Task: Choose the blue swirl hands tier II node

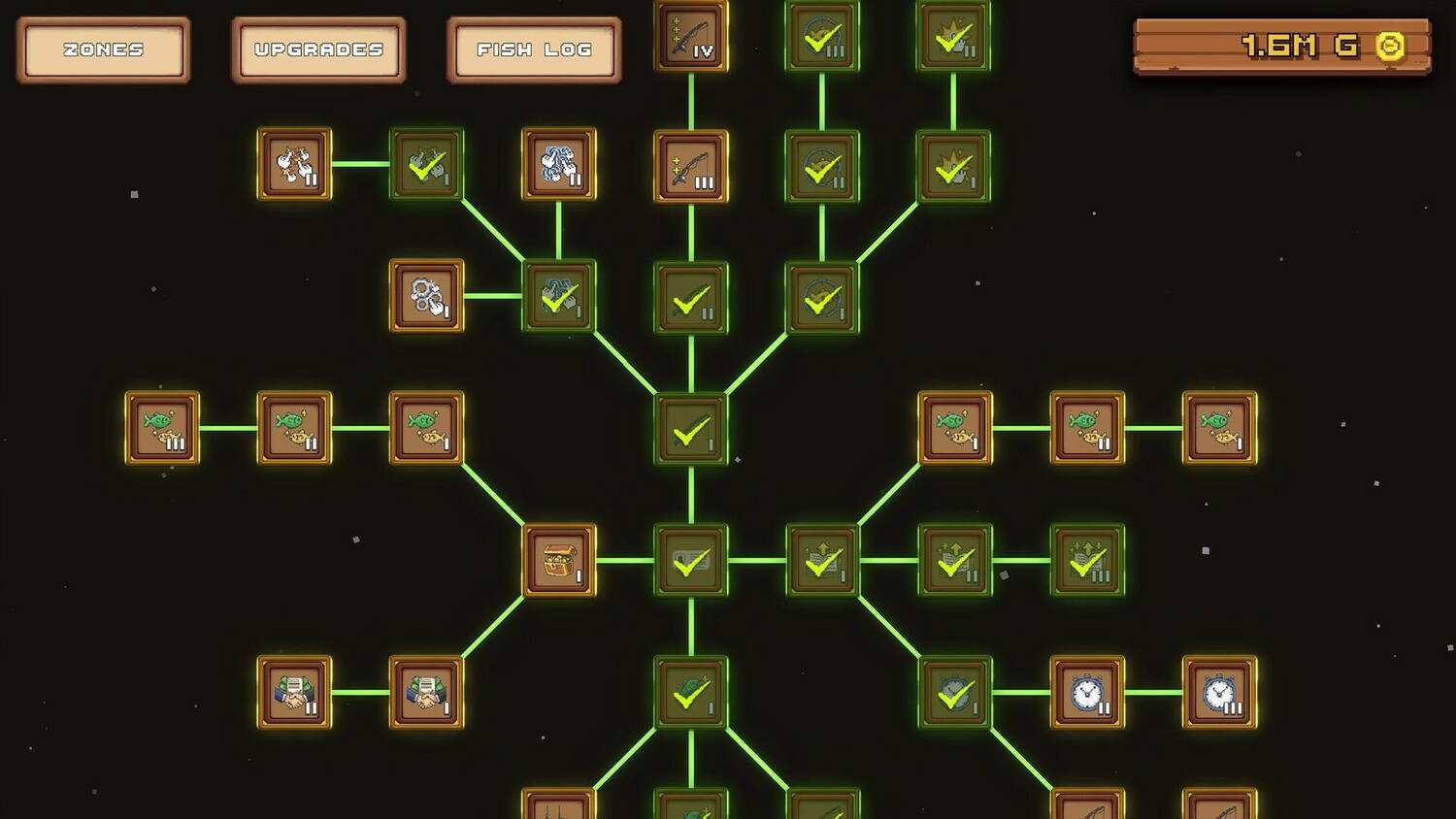Action: tap(559, 165)
